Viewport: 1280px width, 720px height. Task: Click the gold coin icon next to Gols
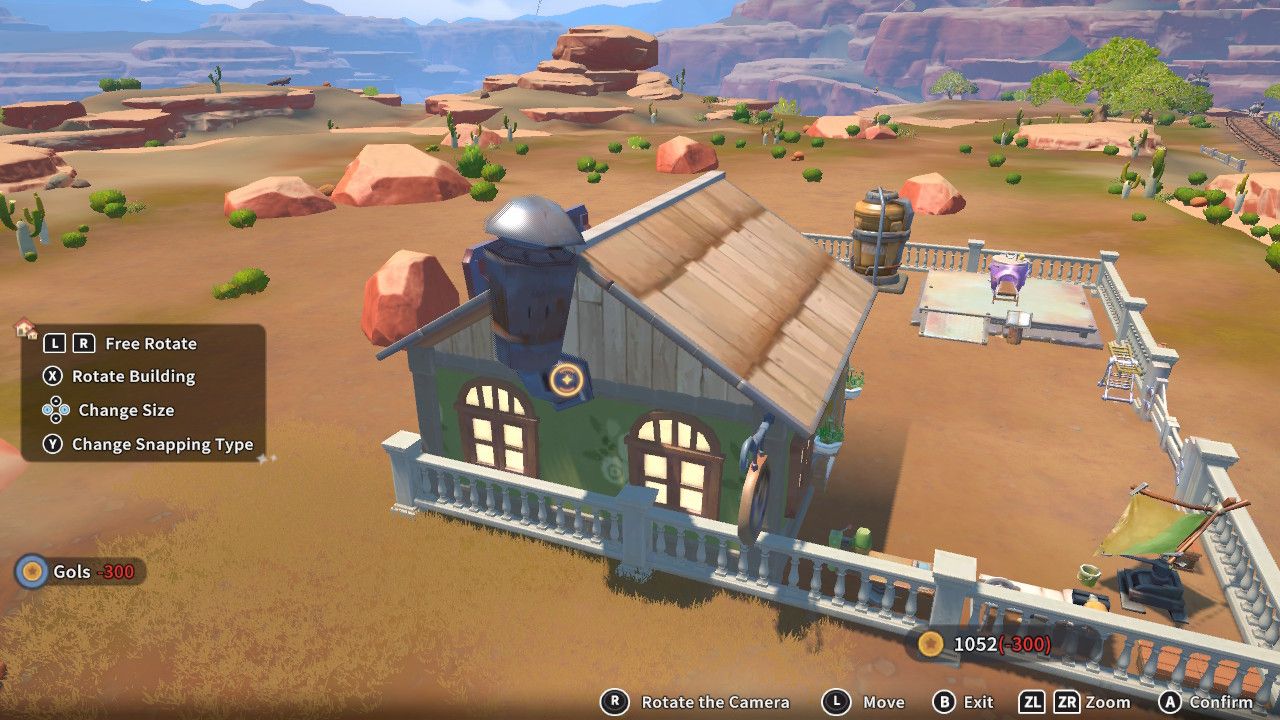[x=30, y=572]
